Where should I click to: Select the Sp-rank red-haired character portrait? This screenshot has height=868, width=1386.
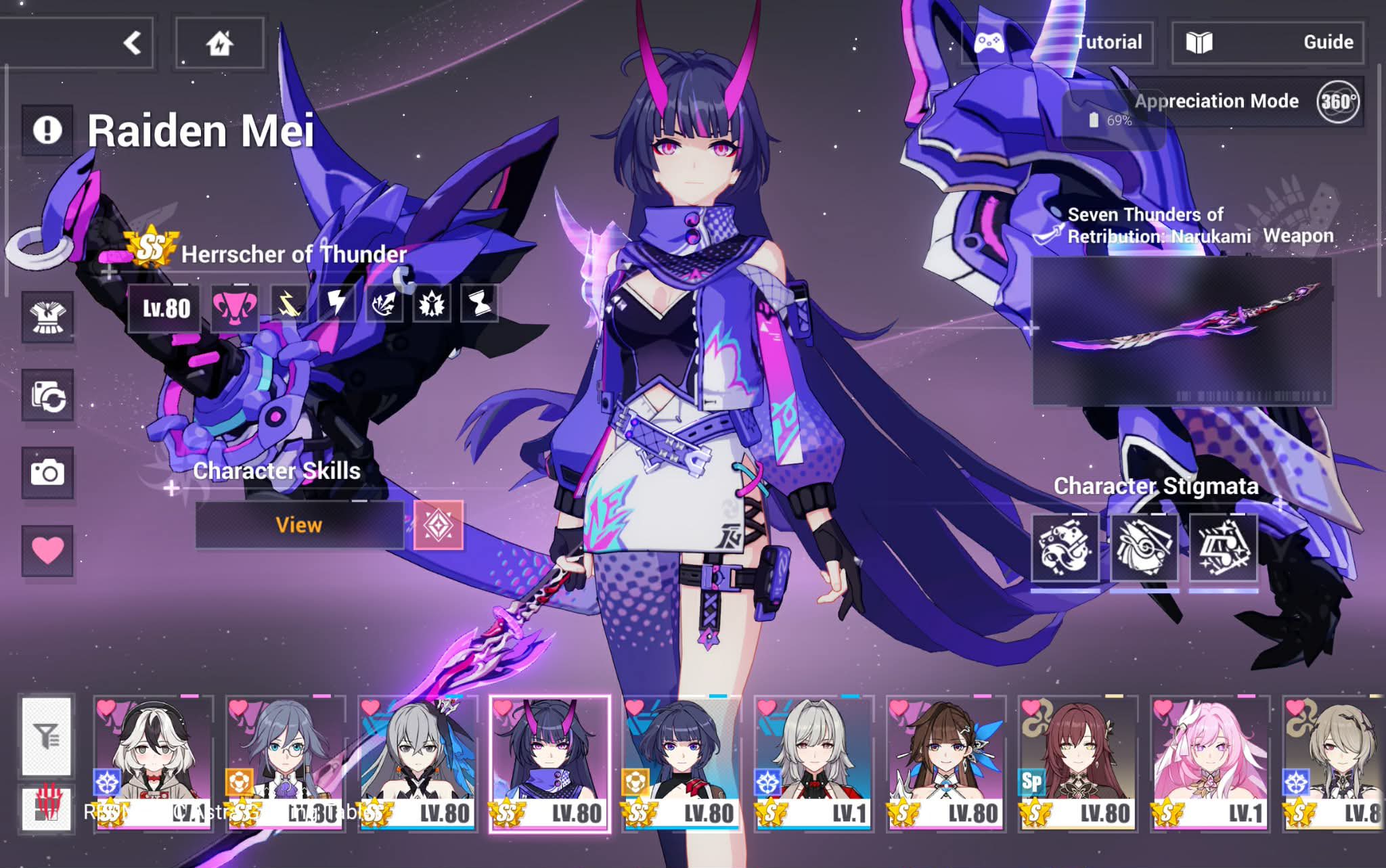pos(1077,763)
